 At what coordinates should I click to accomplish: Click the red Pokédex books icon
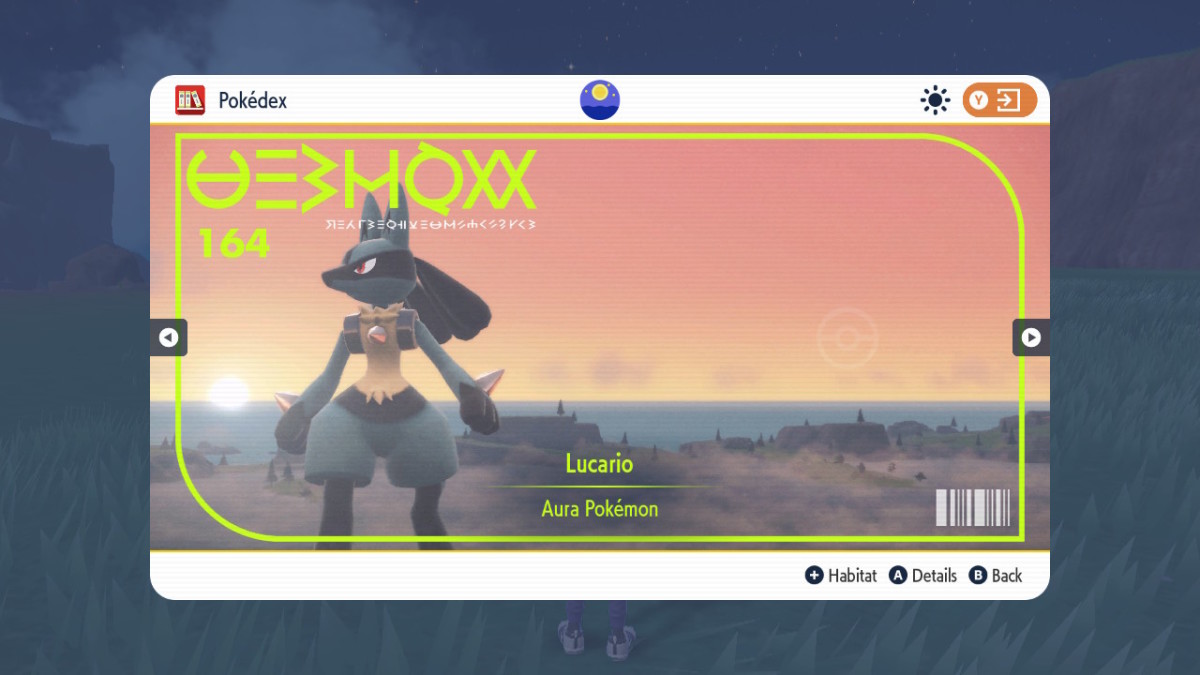(x=190, y=100)
